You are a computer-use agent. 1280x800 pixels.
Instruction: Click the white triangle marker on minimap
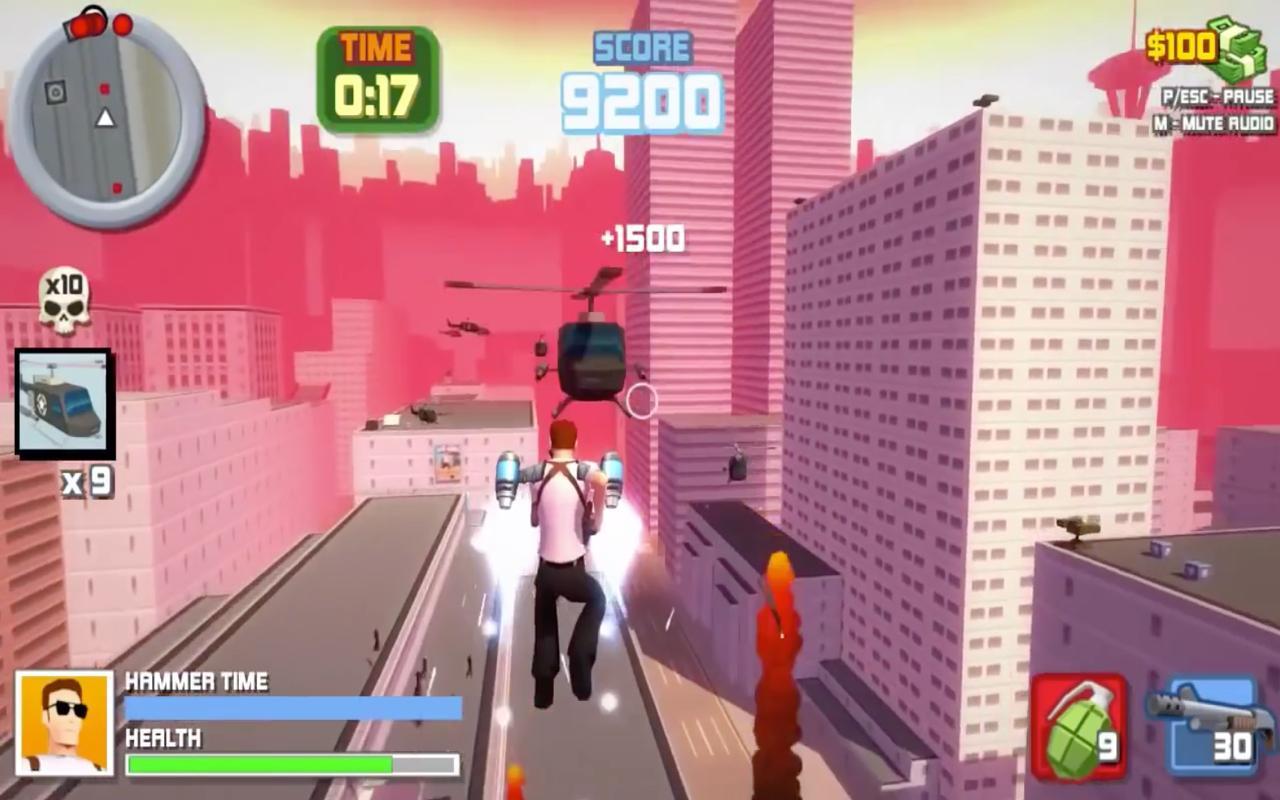[105, 118]
